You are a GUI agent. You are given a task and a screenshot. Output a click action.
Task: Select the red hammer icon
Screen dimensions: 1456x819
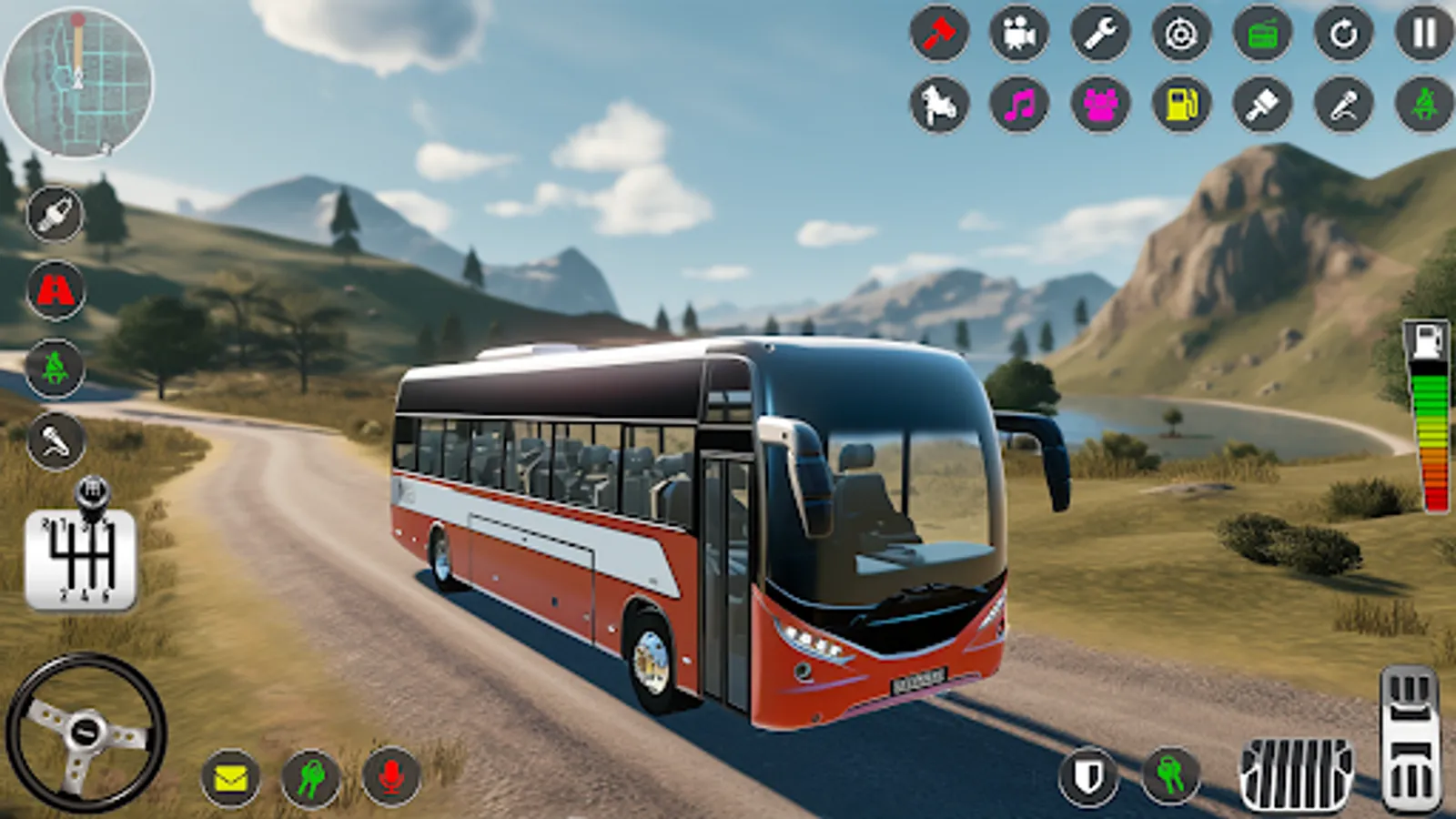(939, 34)
